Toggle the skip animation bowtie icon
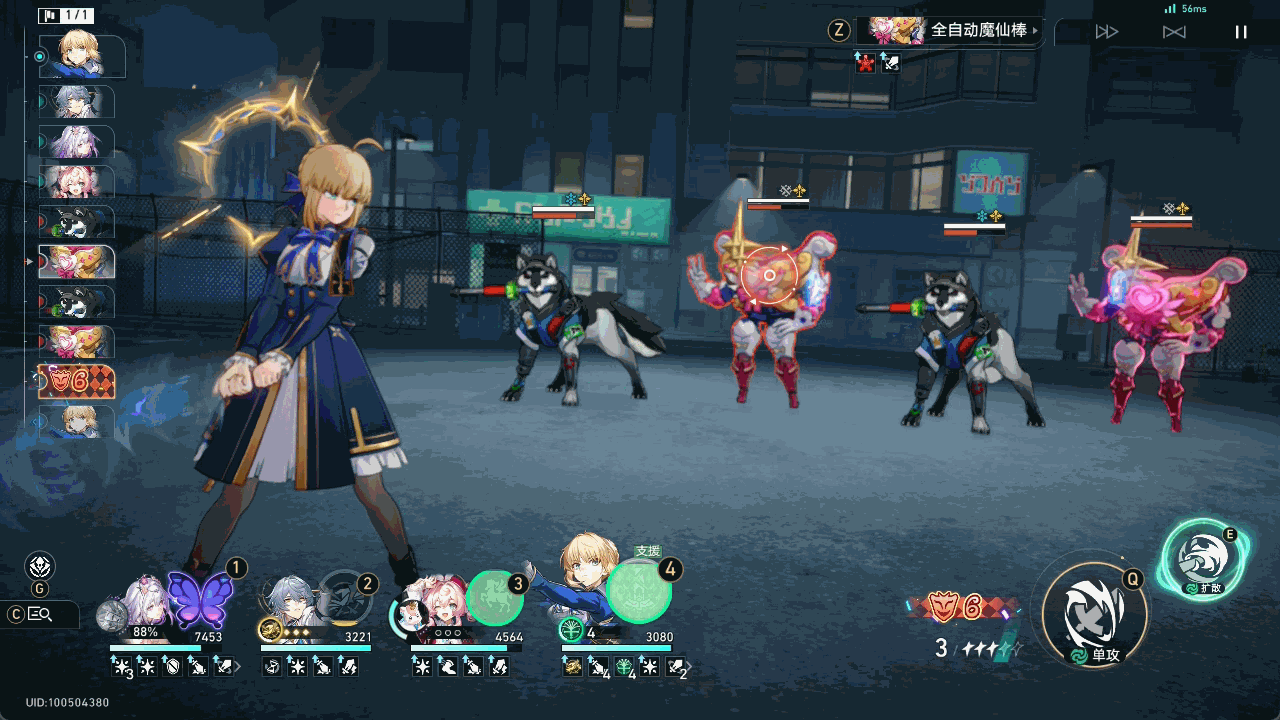The image size is (1280, 720). [1173, 31]
